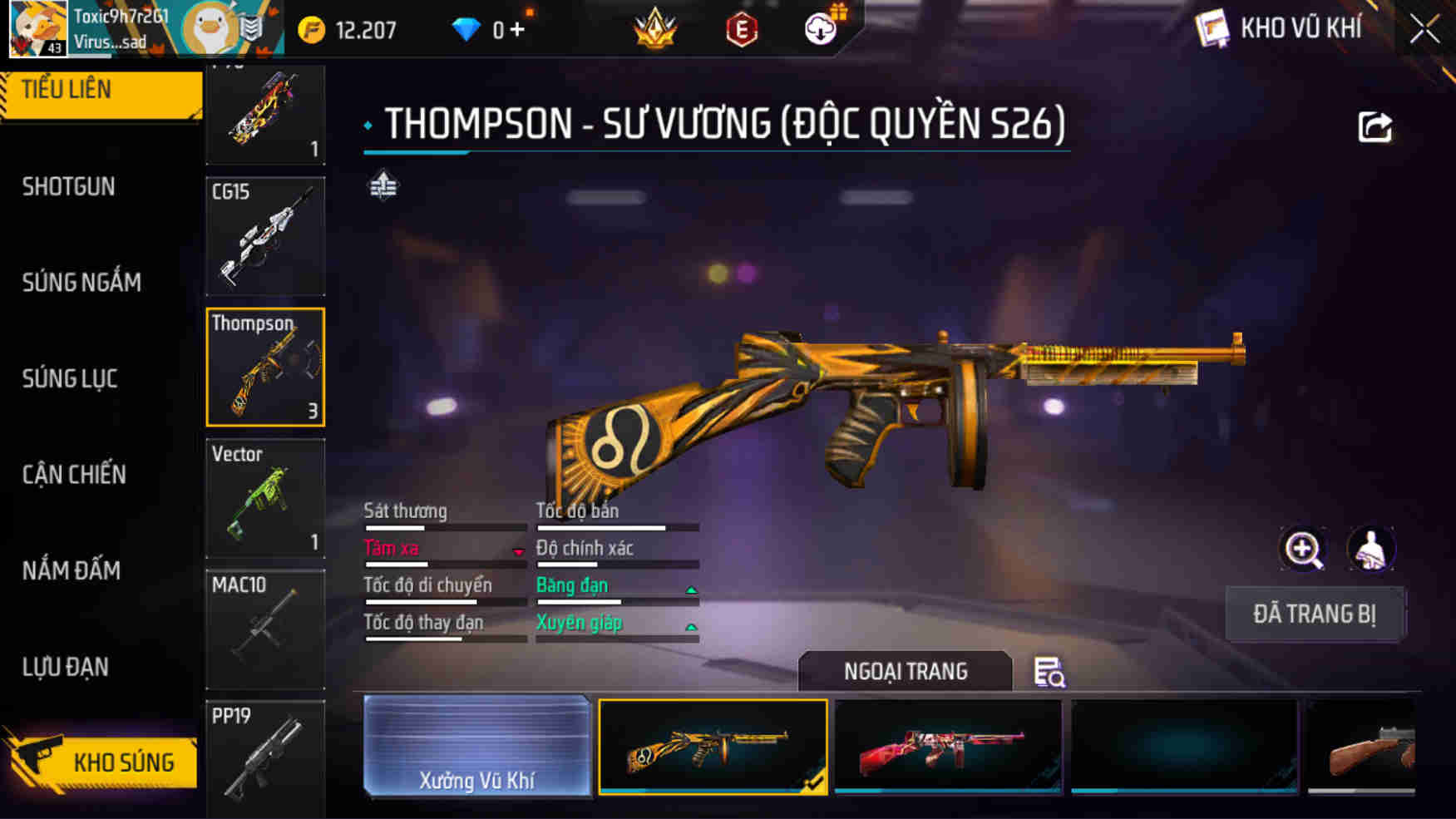Select the SHOTGUN weapon category
This screenshot has width=1456, height=819.
(67, 186)
